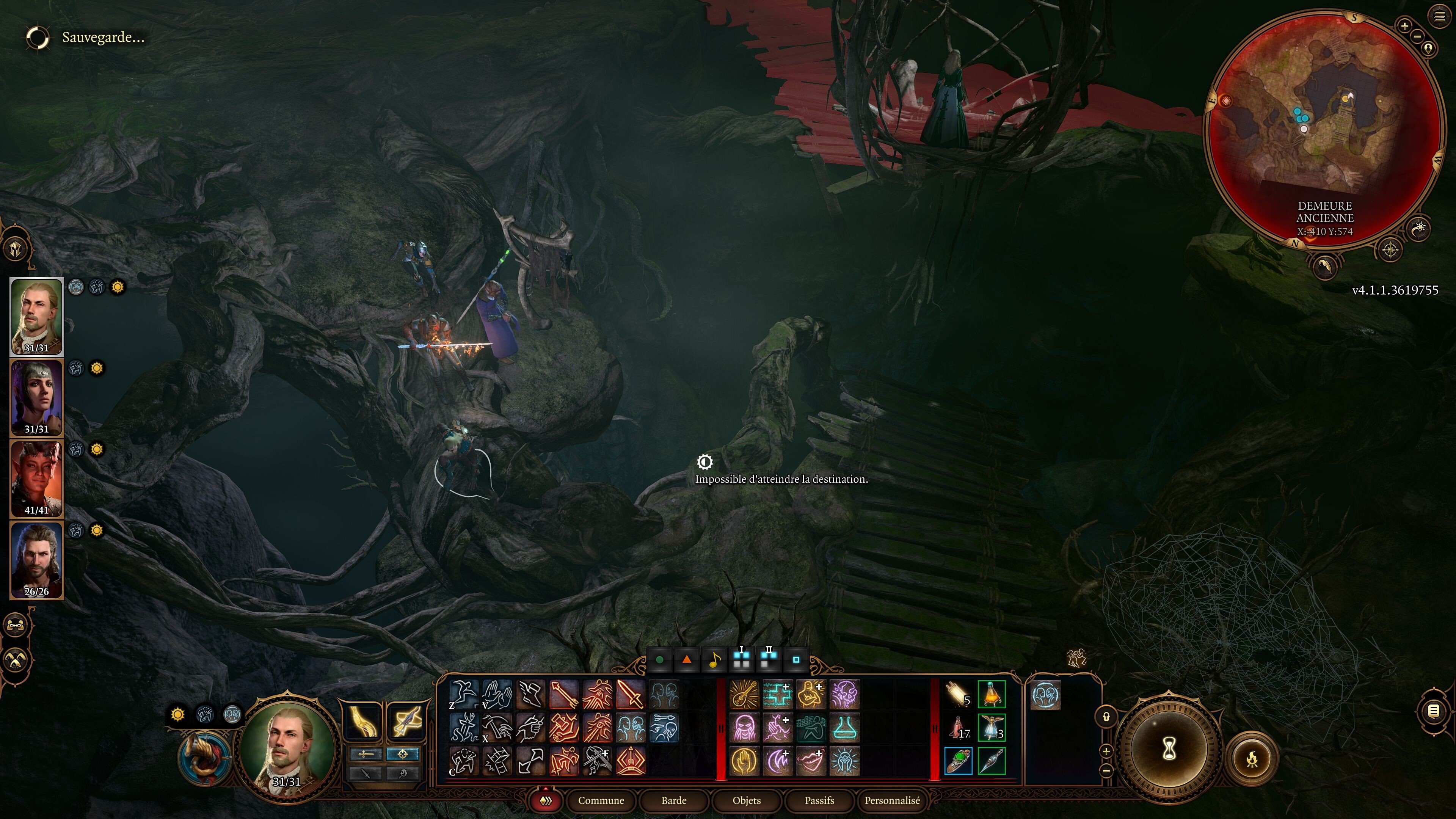Use the bard horn class action
1456x819 pixels.
(x=205, y=758)
